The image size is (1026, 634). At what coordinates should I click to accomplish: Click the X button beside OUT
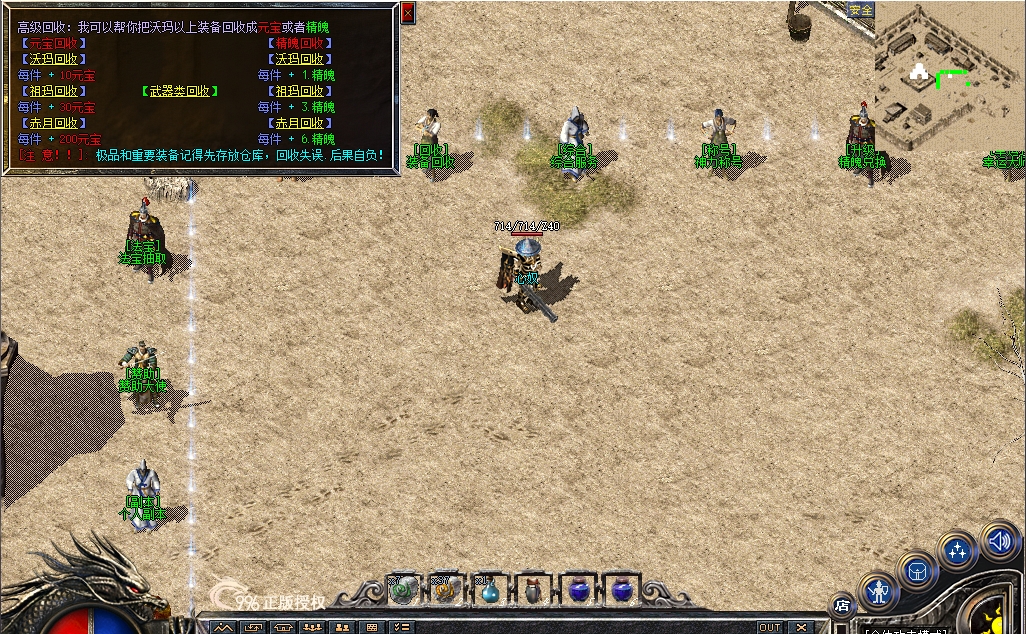tap(801, 627)
